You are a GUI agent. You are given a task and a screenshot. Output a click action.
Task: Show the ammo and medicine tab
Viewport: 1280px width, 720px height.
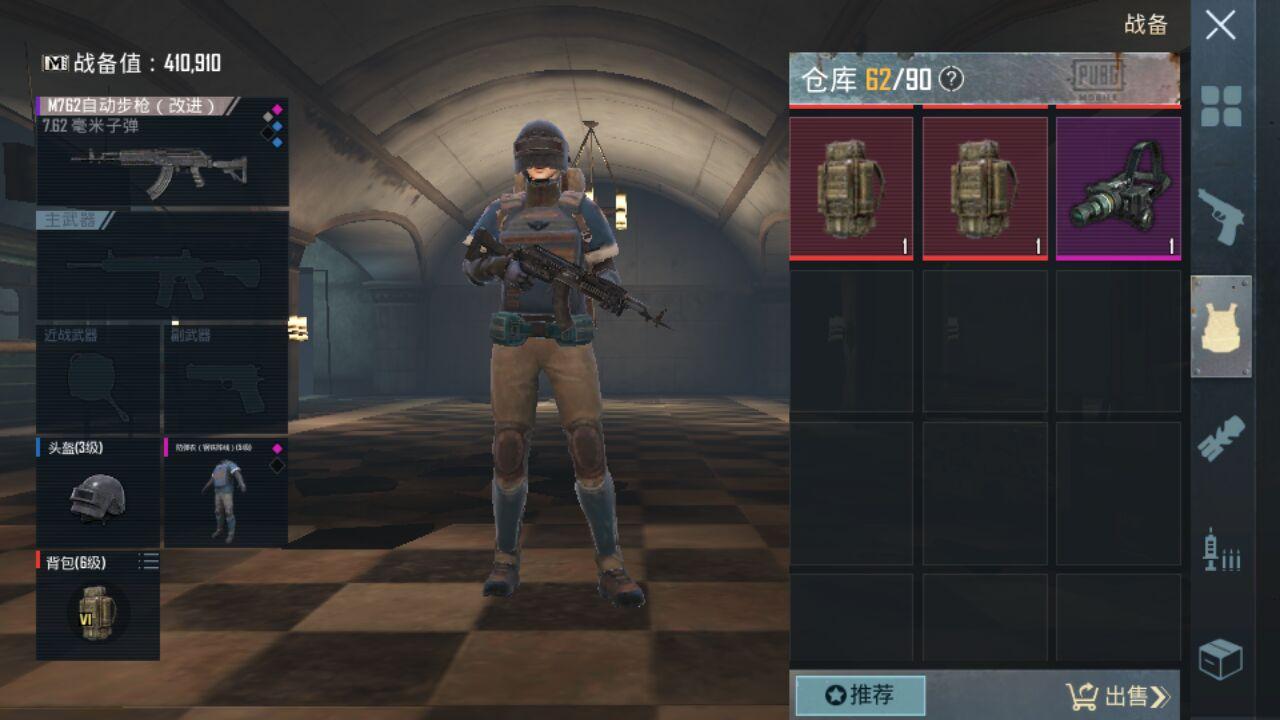(x=1221, y=550)
